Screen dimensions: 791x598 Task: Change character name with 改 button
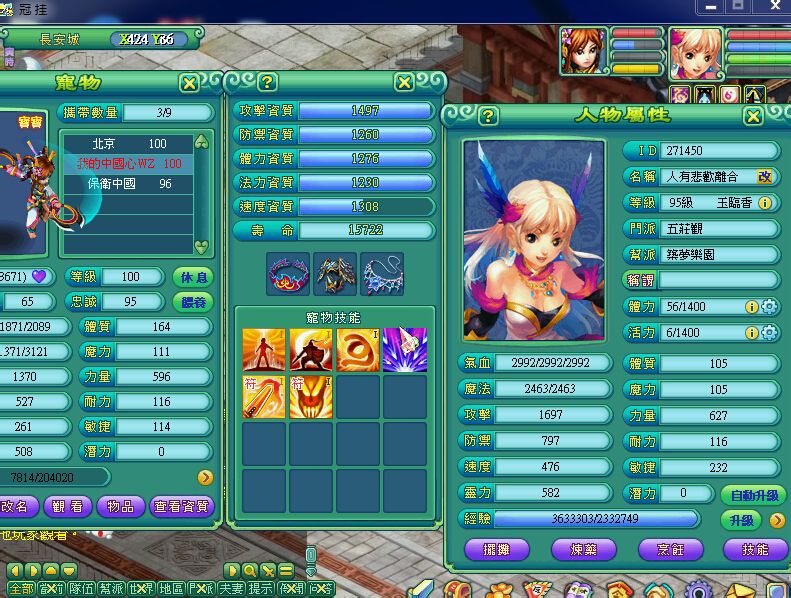[765, 176]
